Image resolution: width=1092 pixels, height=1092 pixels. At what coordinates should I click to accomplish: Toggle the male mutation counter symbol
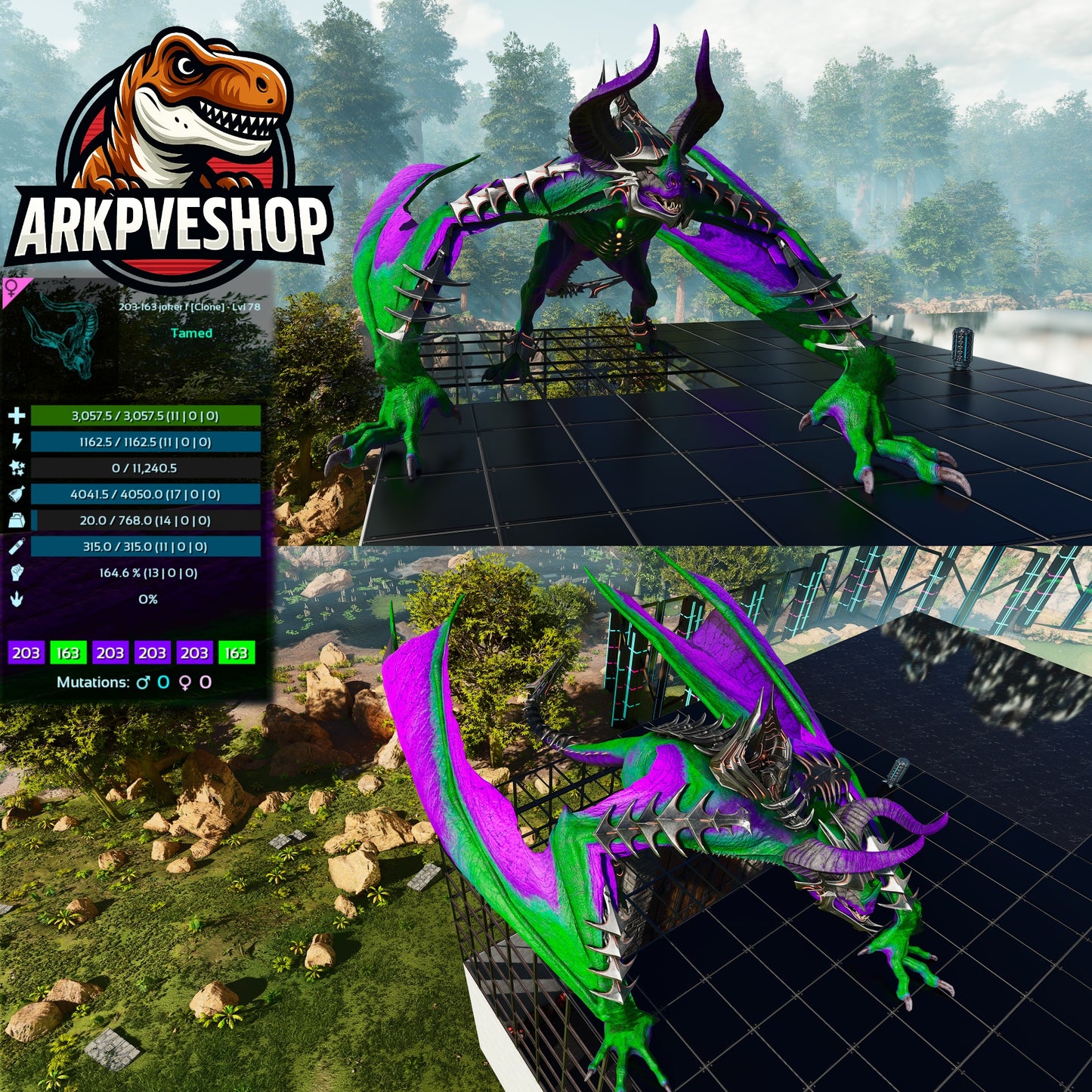142,682
